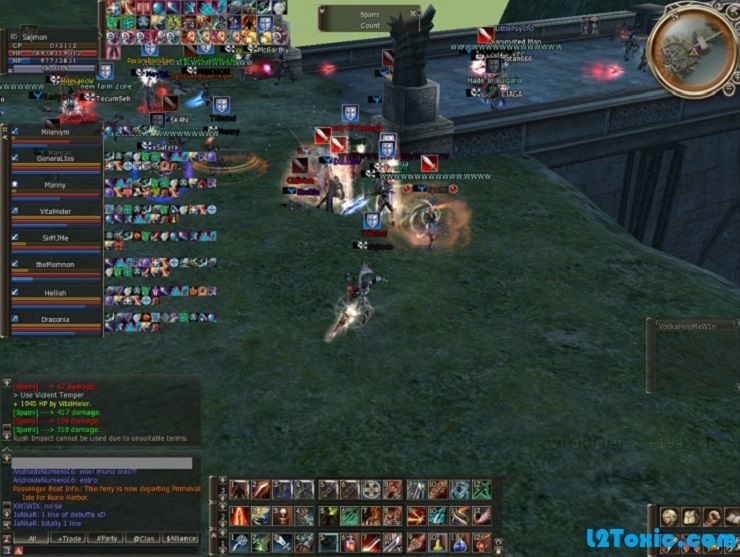Switch to the All chat tab
This screenshot has height=557, width=740.
coord(31,538)
